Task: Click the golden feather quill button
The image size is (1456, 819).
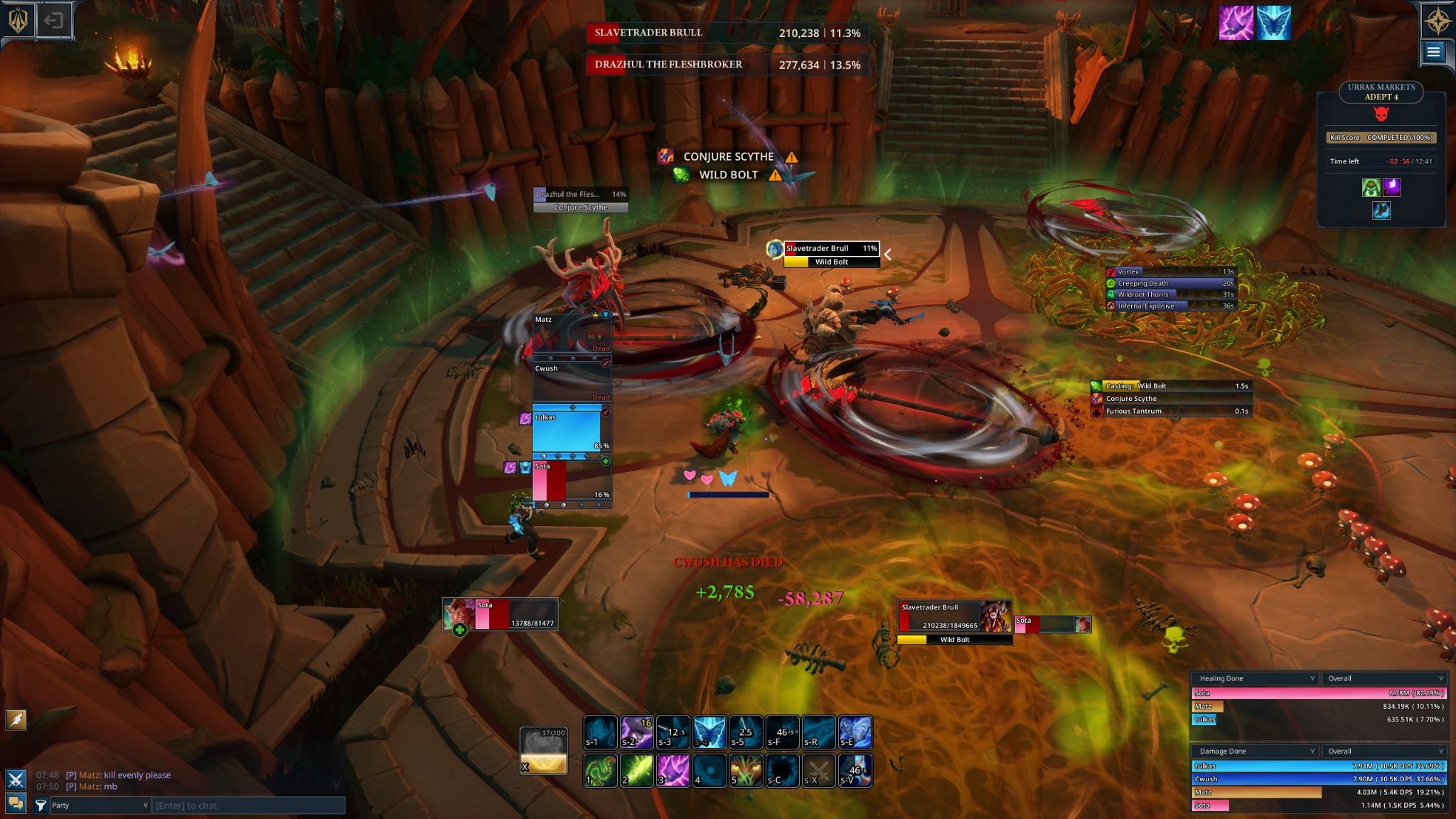Action: click(x=16, y=720)
